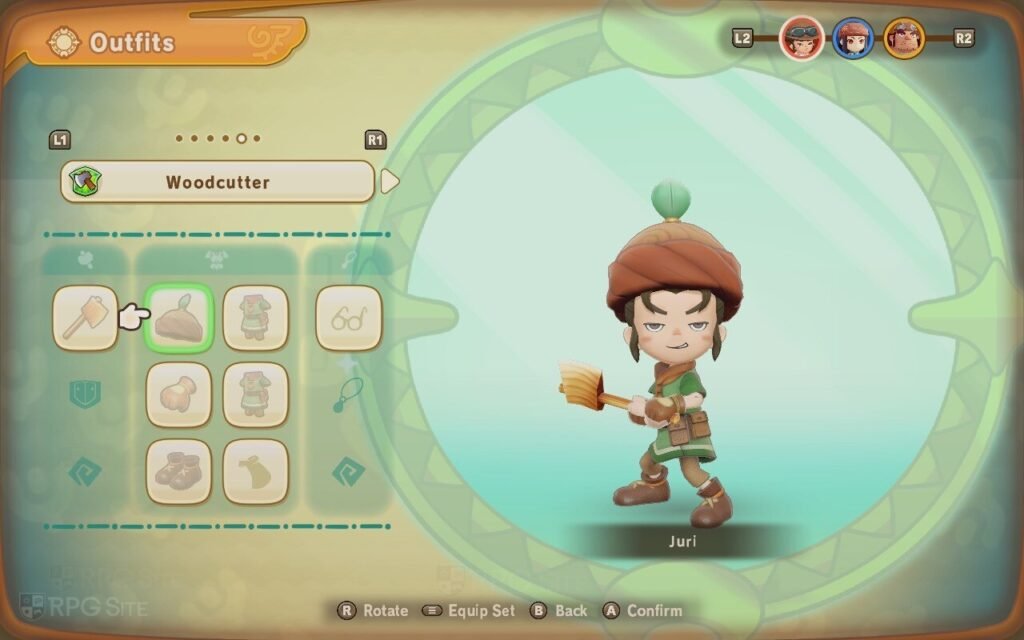Click the arrow right of Woodcutter
Image resolution: width=1024 pixels, height=640 pixels.
coord(390,182)
